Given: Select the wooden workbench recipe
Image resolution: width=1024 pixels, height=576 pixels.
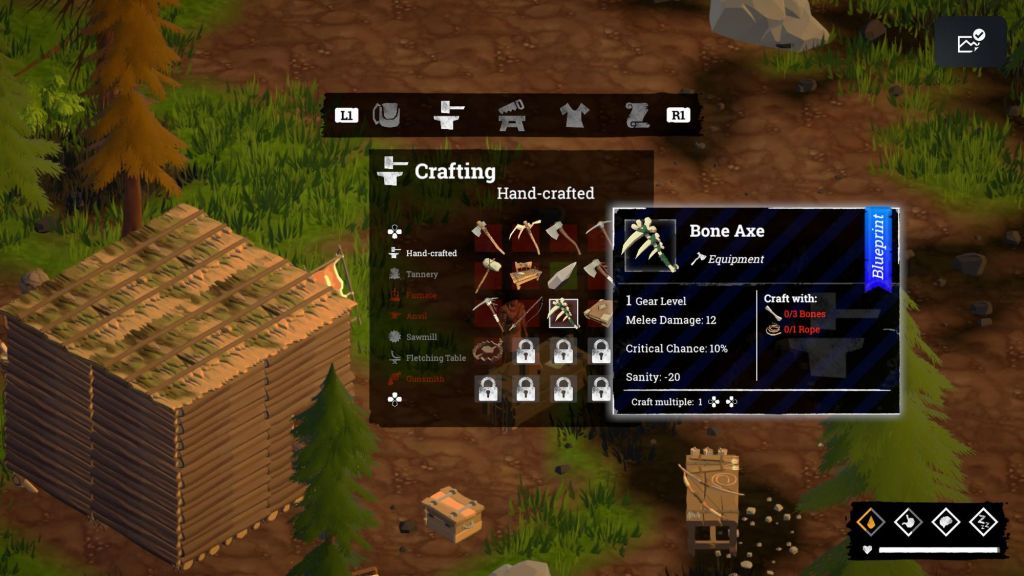Looking at the screenshot, I should point(525,273).
